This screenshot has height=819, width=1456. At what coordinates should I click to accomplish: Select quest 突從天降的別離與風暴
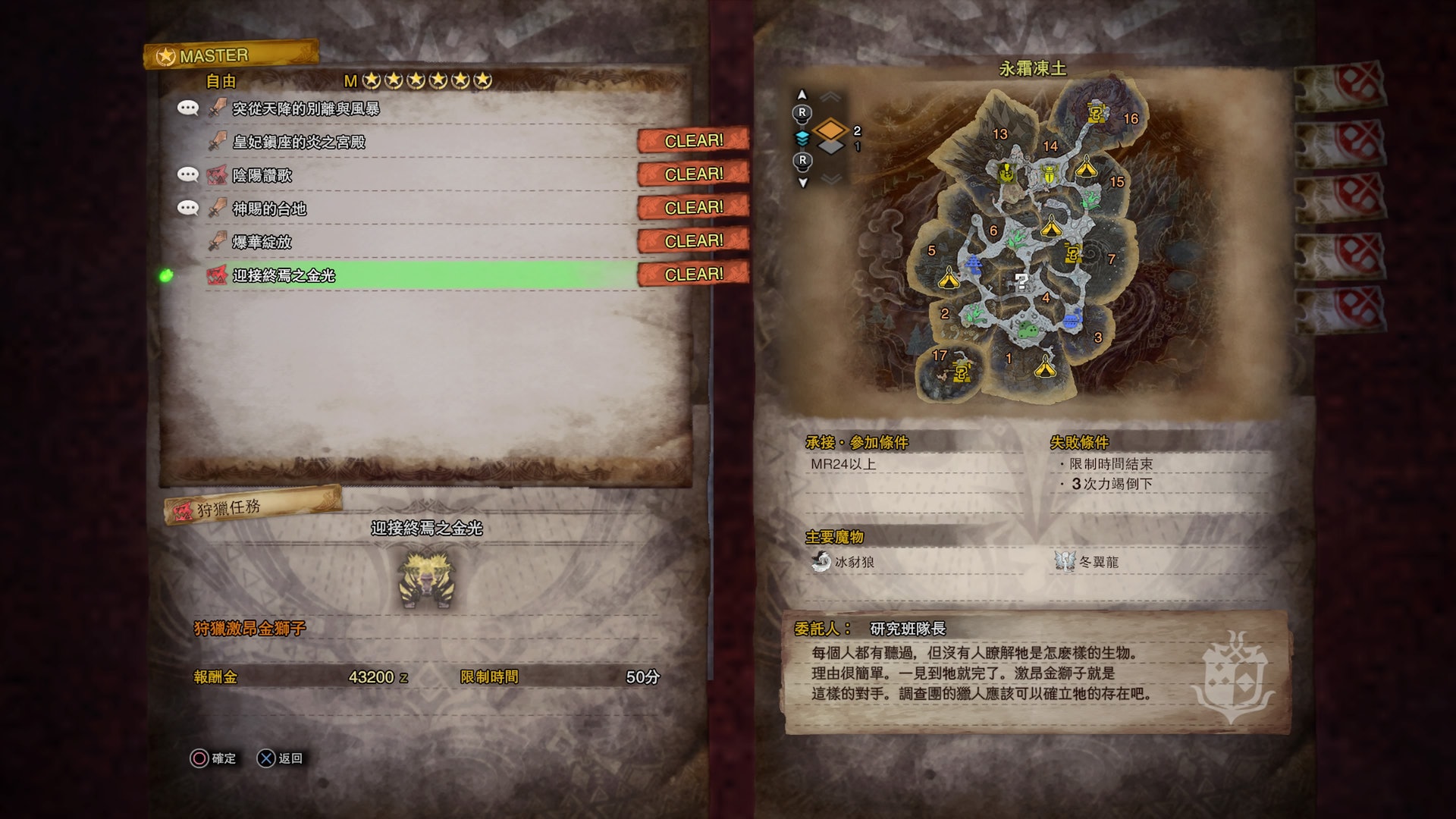click(x=306, y=108)
